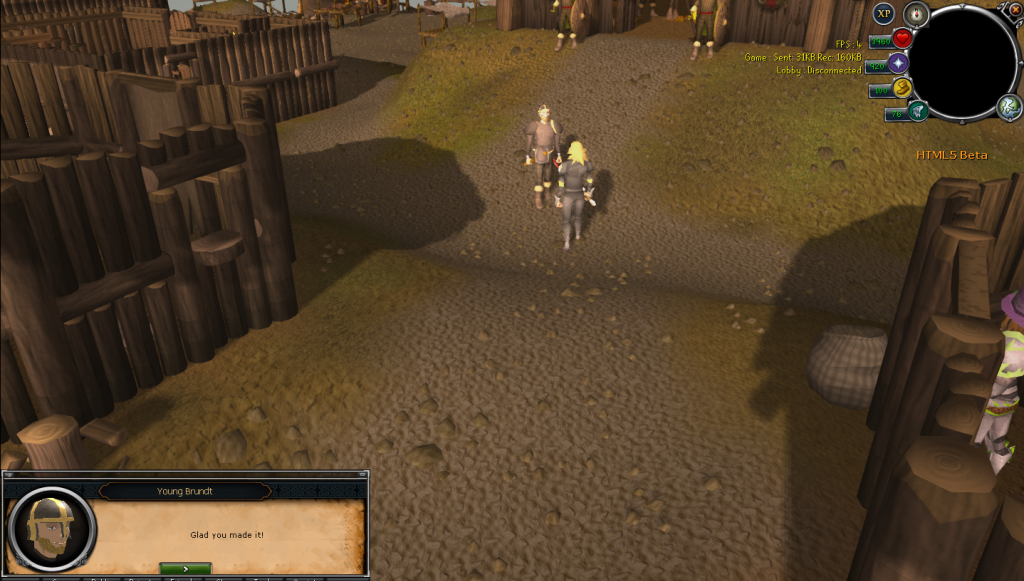Activate the green summoning wolf orb
The image size is (1024, 581).
pyautogui.click(x=917, y=111)
